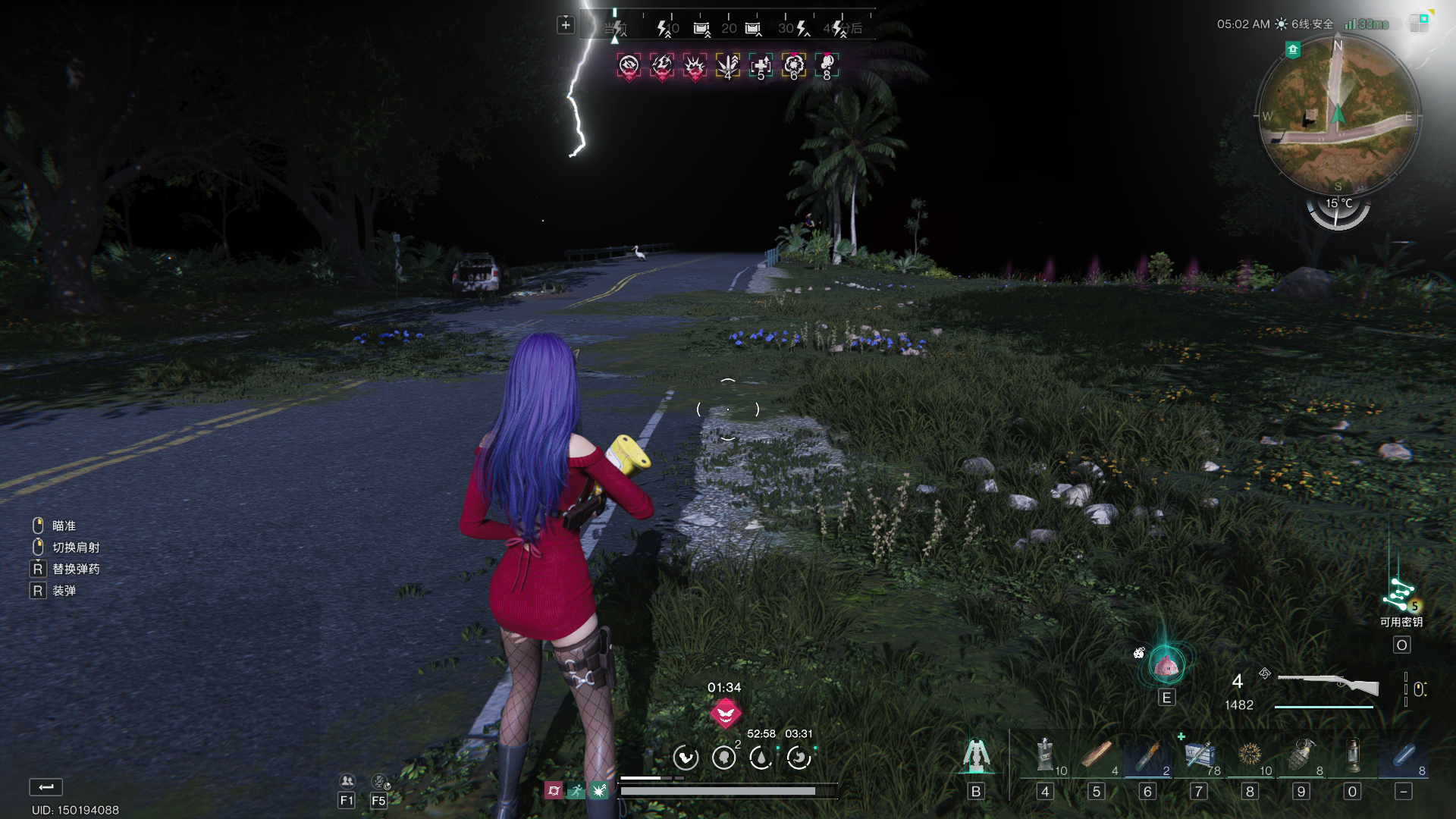
Task: Select the blue capsule pill slot
Action: [1404, 756]
